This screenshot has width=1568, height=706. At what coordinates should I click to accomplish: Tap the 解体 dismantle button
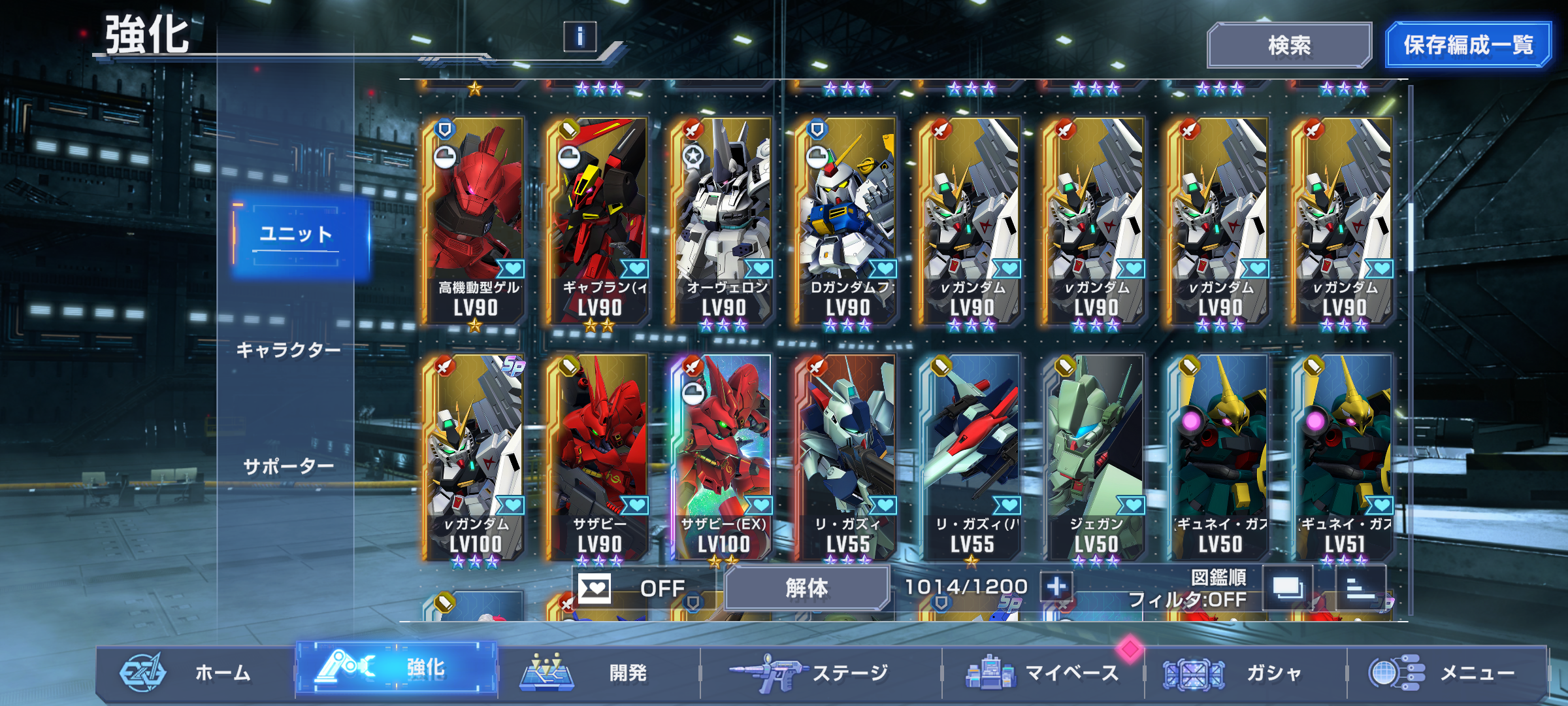coord(806,588)
